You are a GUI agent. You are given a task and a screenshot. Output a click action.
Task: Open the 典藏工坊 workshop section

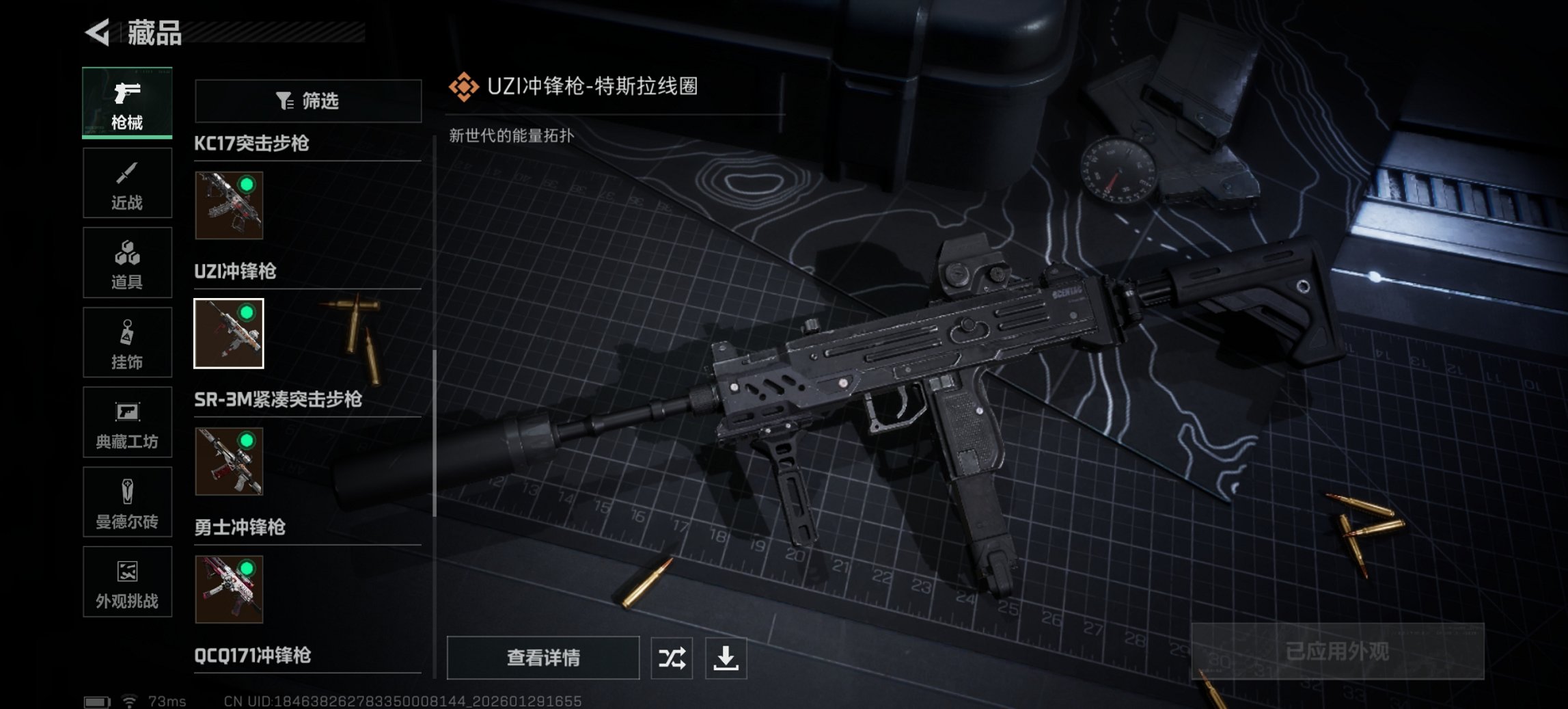pos(127,423)
